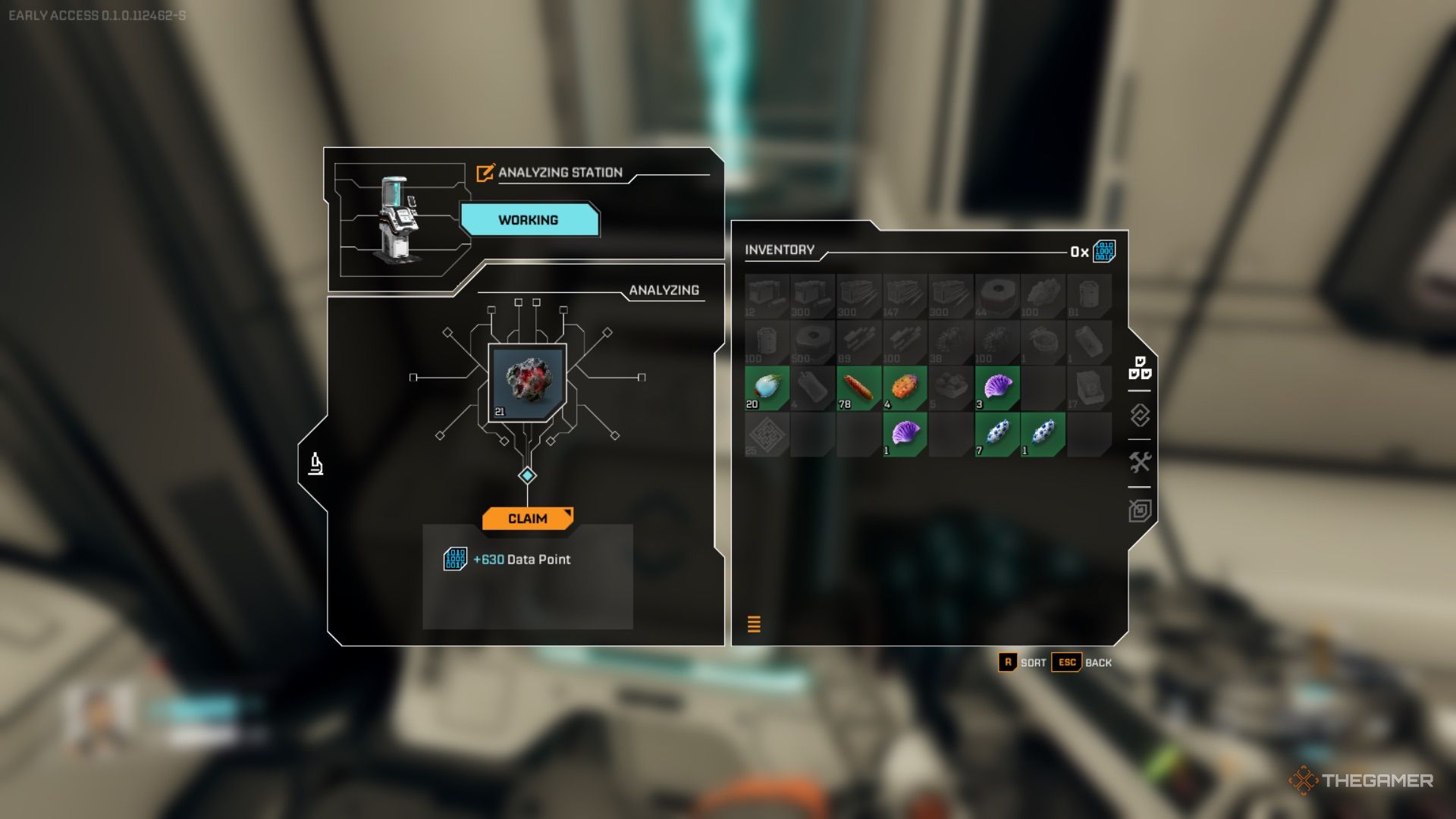
Task: Claim the 630 Data Points reward
Action: click(527, 519)
